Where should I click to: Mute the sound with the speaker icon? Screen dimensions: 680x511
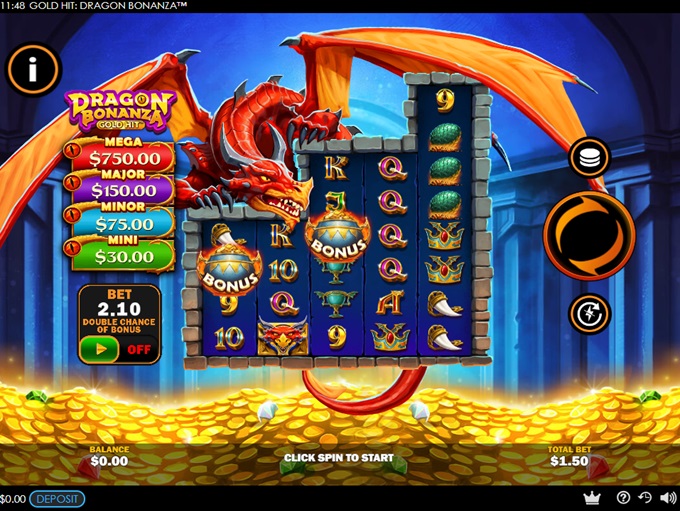667,498
